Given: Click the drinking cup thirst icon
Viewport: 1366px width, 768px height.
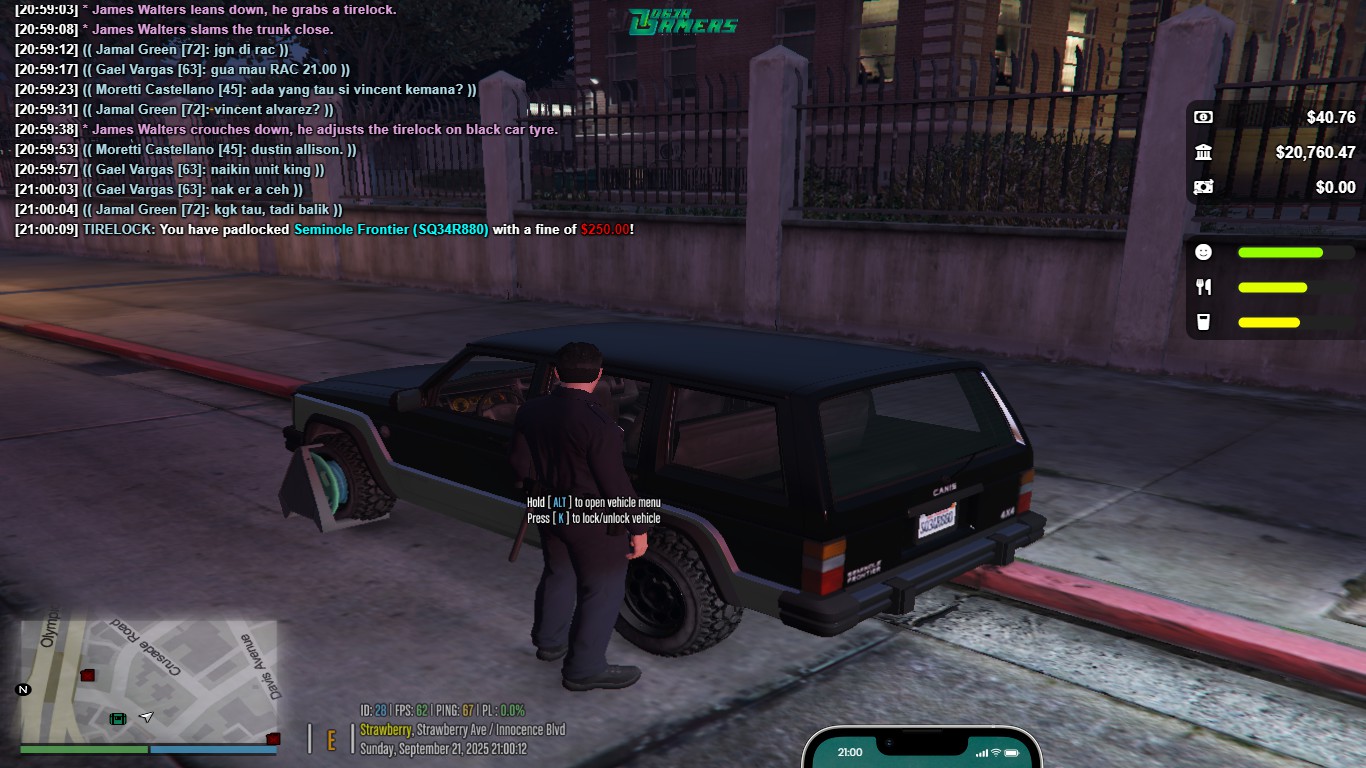Looking at the screenshot, I should tap(1204, 322).
